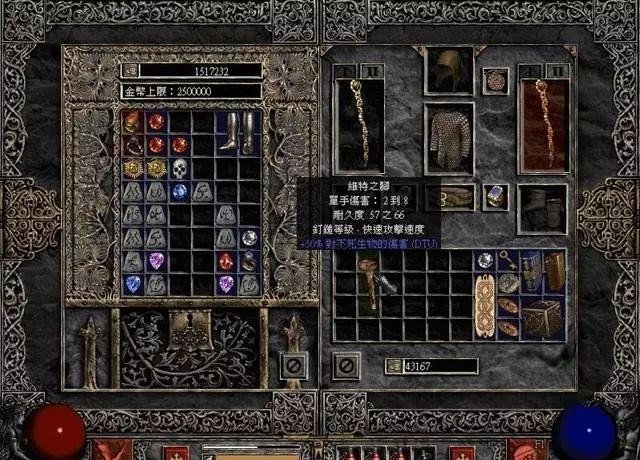Pick up the boots in the stash

238,132
